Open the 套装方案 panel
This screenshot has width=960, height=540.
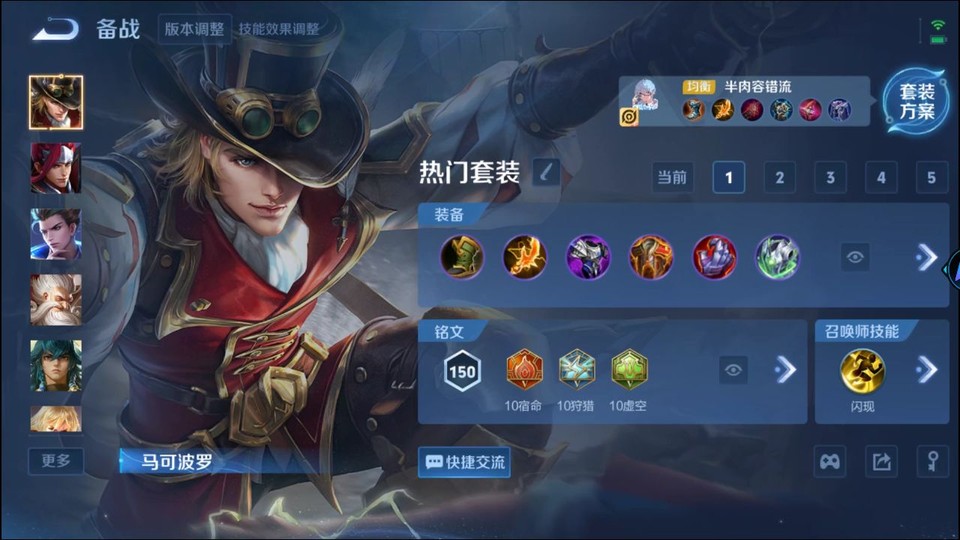click(x=915, y=101)
